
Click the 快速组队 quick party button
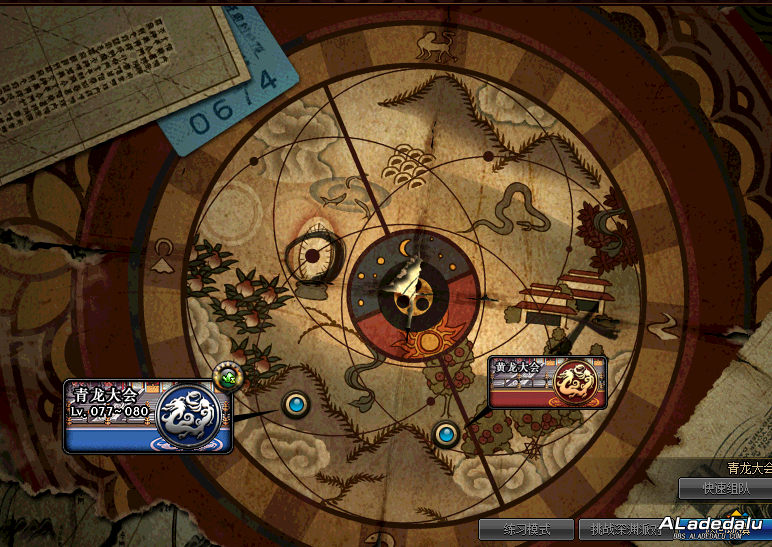[724, 489]
